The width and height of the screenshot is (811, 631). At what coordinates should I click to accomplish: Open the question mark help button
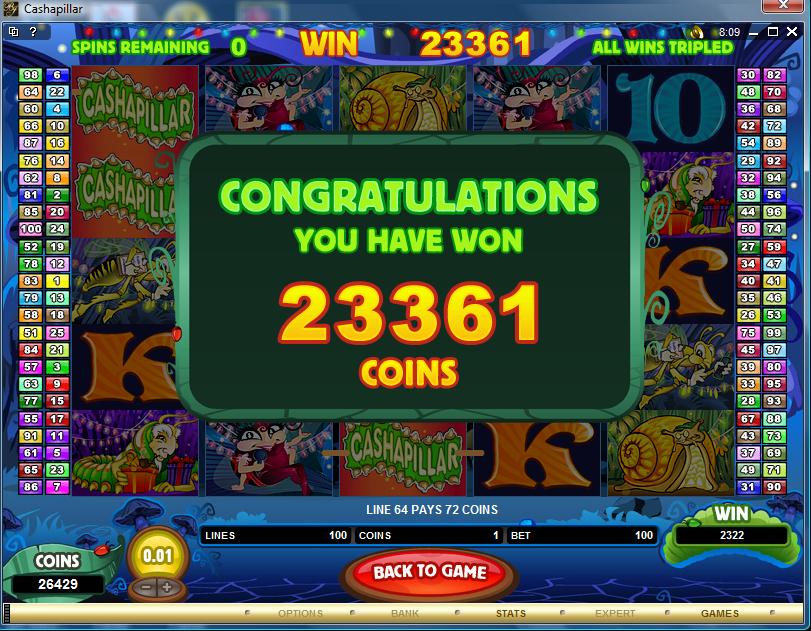point(33,32)
